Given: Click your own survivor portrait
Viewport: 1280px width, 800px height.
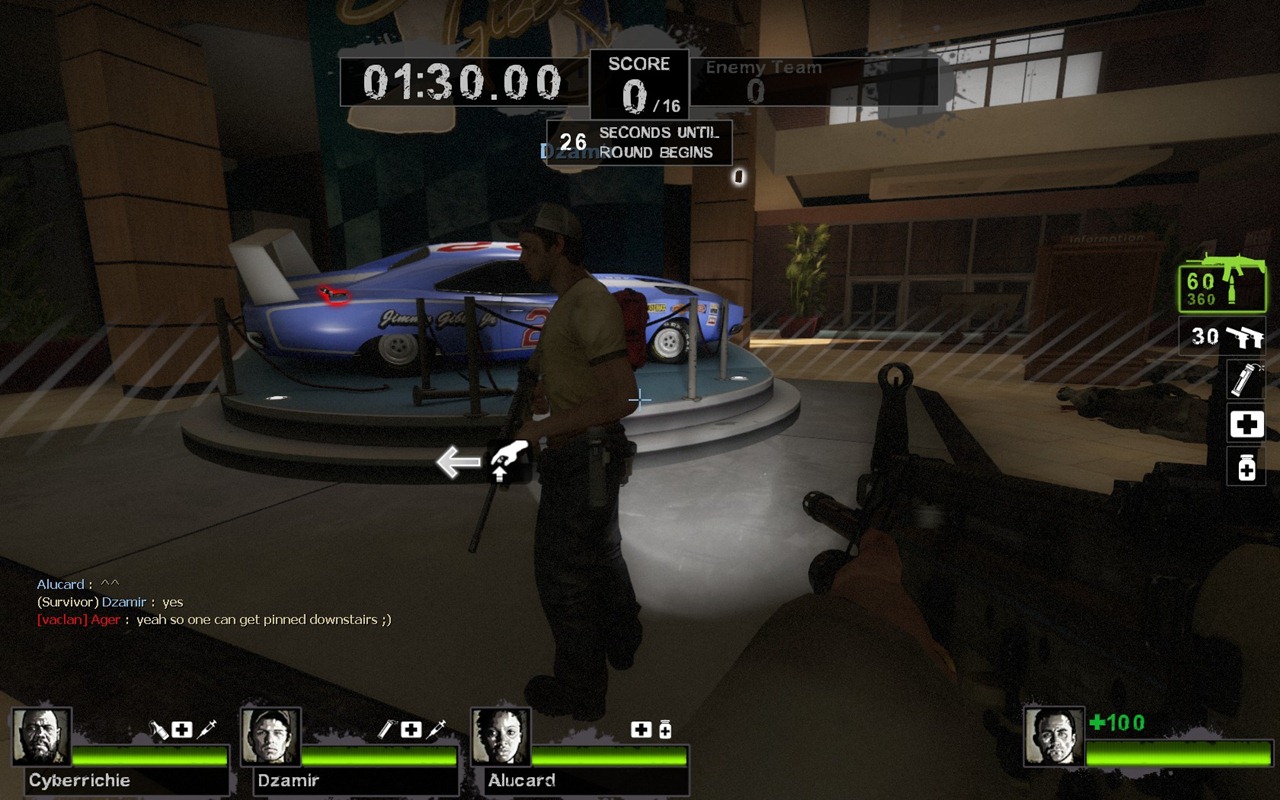Looking at the screenshot, I should pos(1054,737).
